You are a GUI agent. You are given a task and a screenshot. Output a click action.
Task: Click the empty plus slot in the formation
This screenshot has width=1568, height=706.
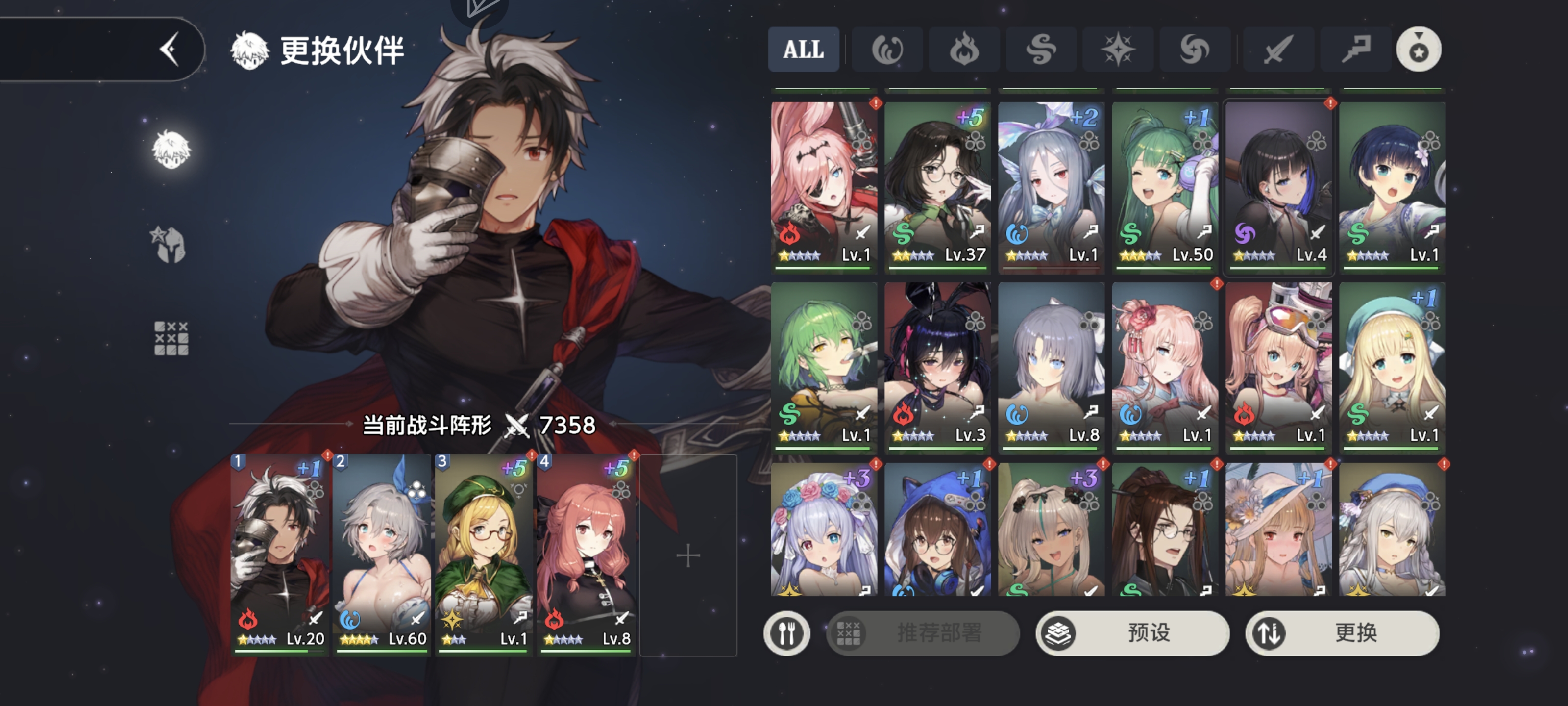point(688,555)
